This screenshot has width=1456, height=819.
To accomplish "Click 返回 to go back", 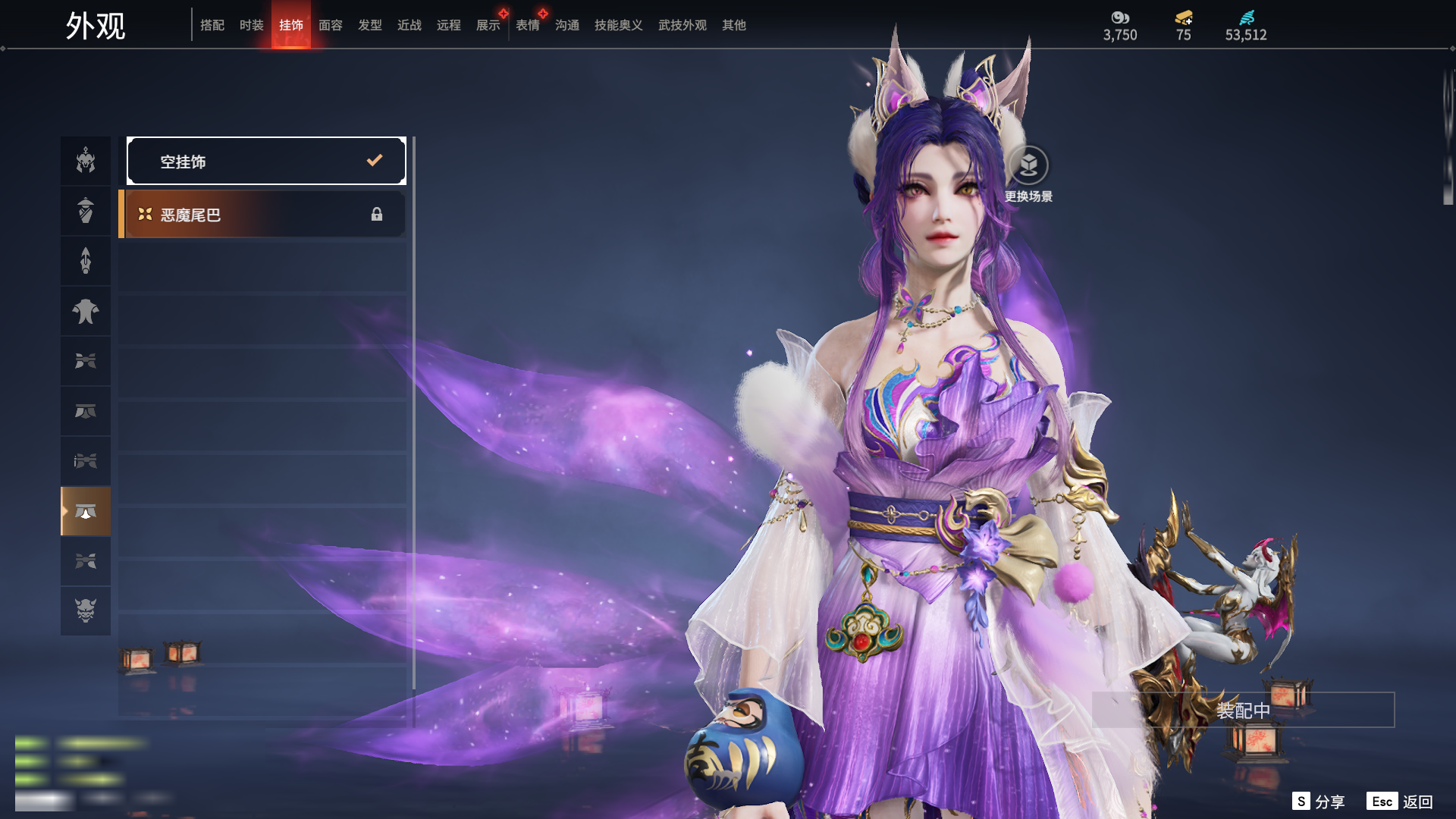I will click(1400, 802).
